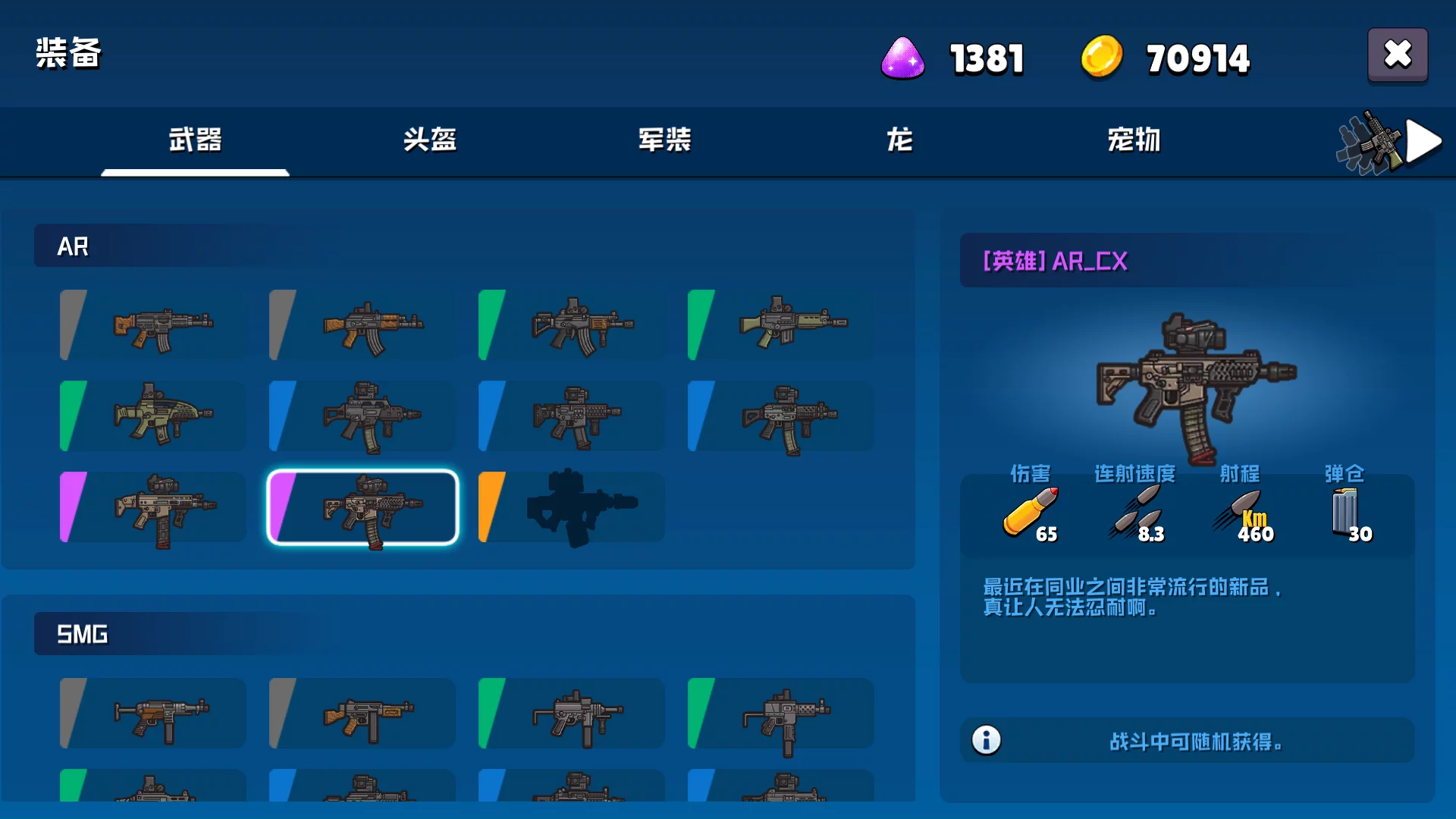Switch to the 头盔 tab
Image resolution: width=1456 pixels, height=819 pixels.
coord(429,141)
